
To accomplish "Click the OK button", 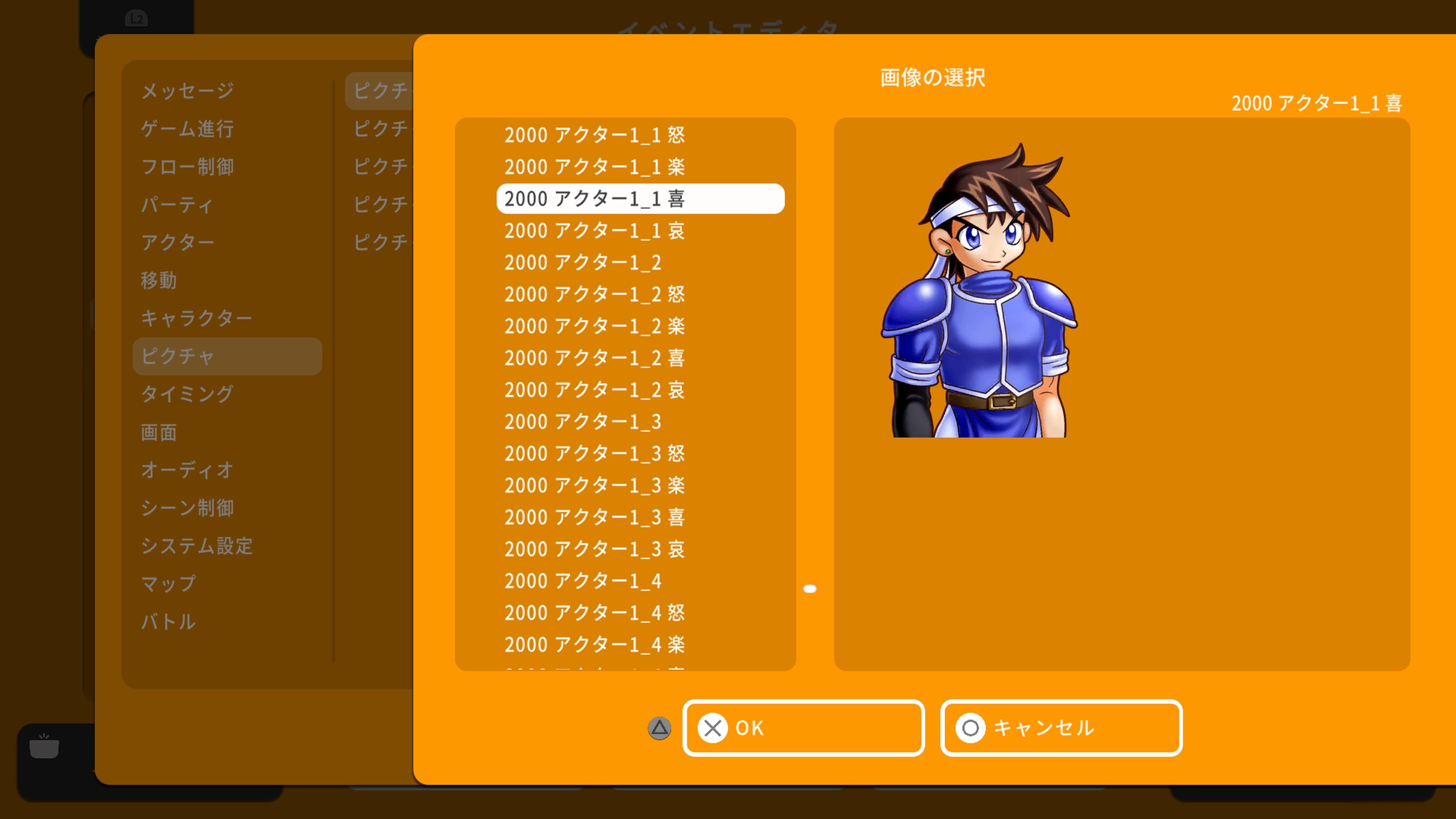I will [x=803, y=728].
